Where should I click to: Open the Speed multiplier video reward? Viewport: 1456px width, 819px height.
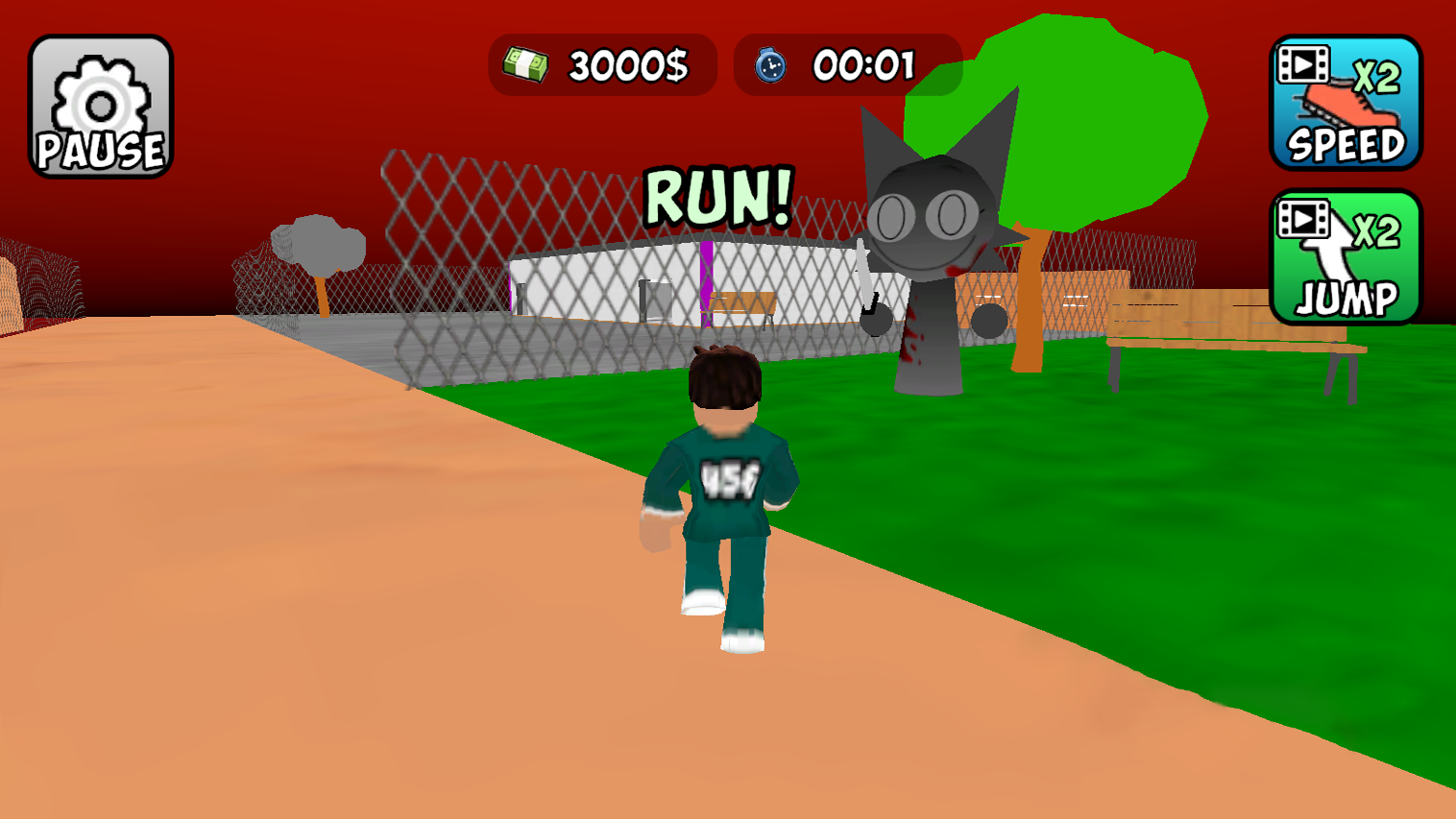click(1345, 101)
